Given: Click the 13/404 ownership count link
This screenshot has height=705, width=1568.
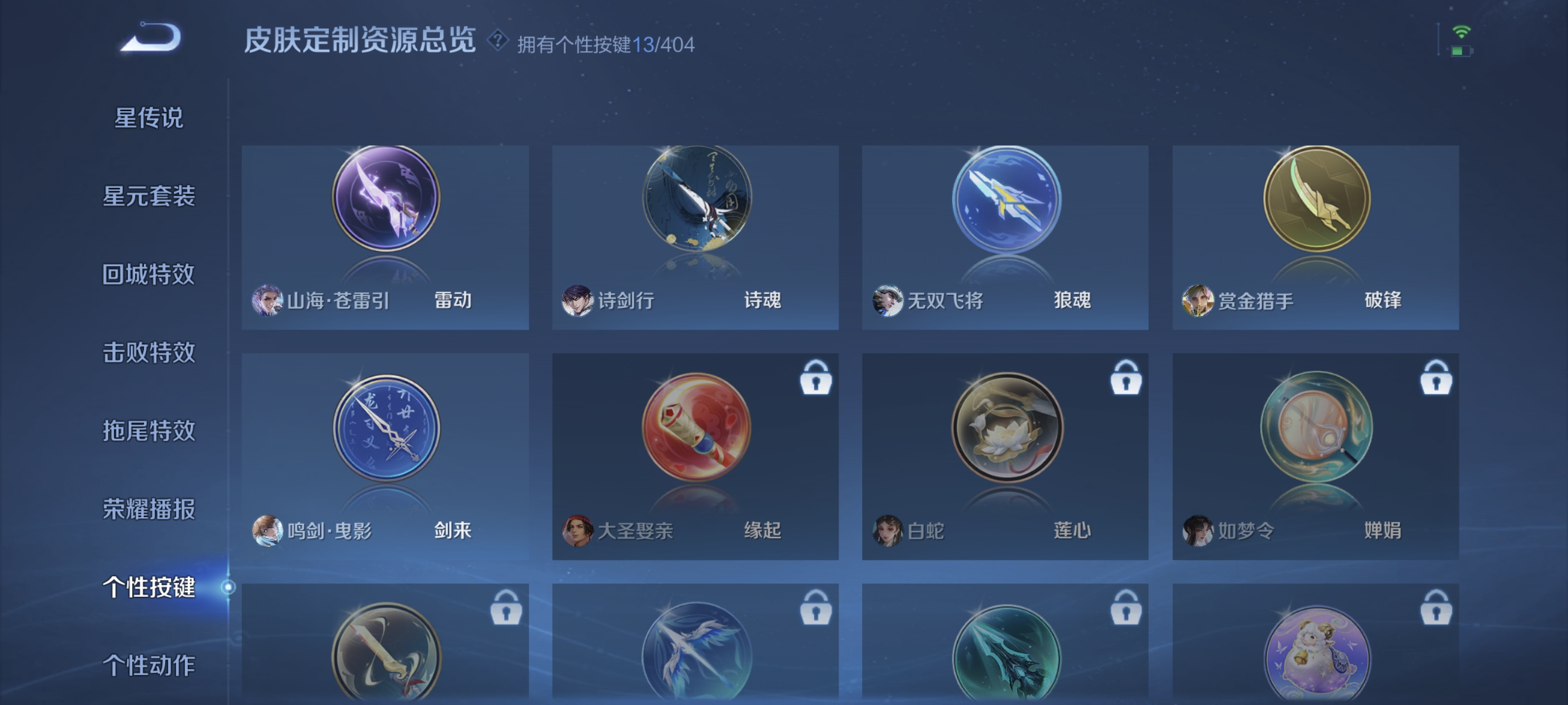Looking at the screenshot, I should tap(665, 43).
